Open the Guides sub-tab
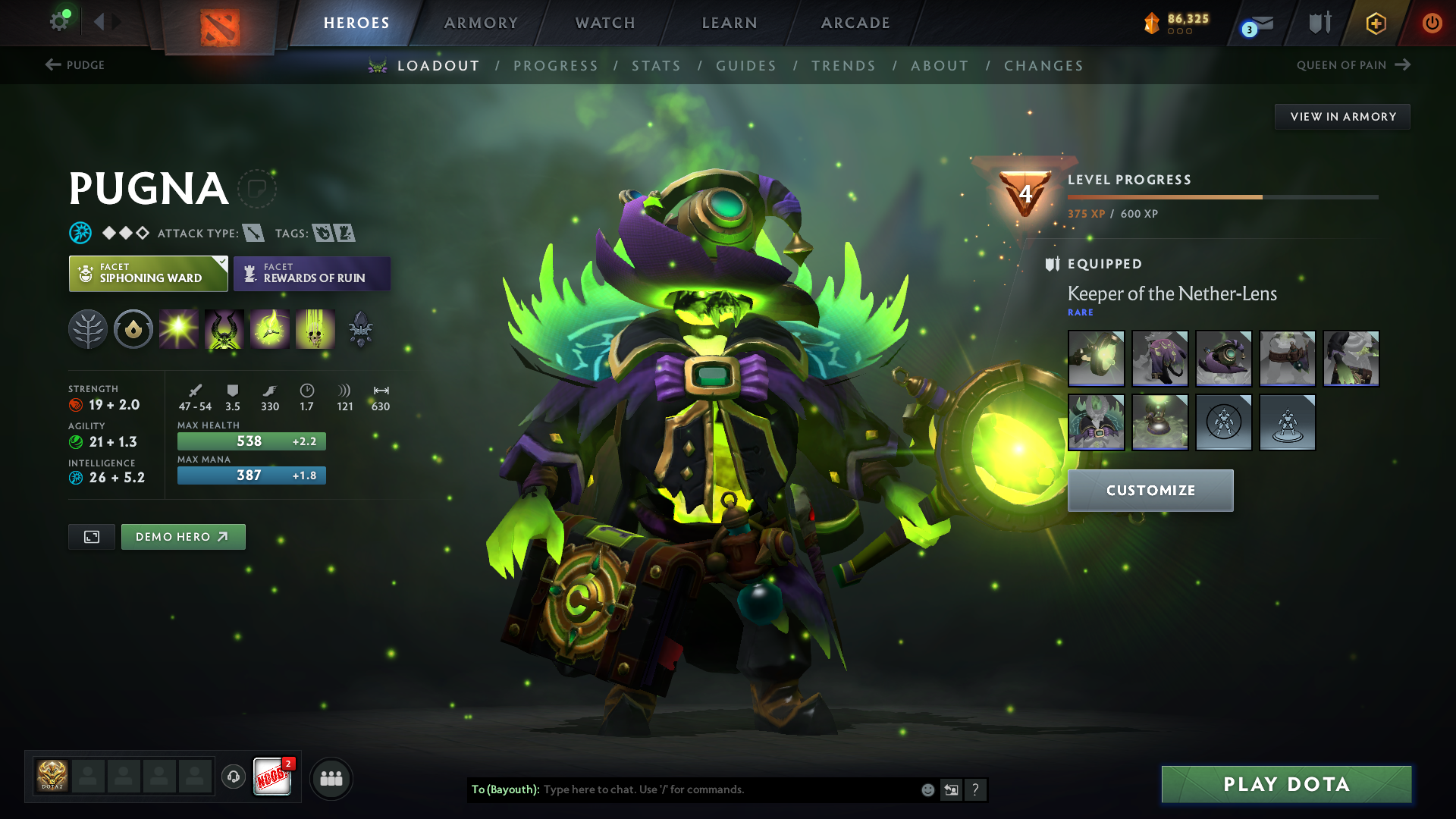Viewport: 1456px width, 819px height. click(746, 66)
